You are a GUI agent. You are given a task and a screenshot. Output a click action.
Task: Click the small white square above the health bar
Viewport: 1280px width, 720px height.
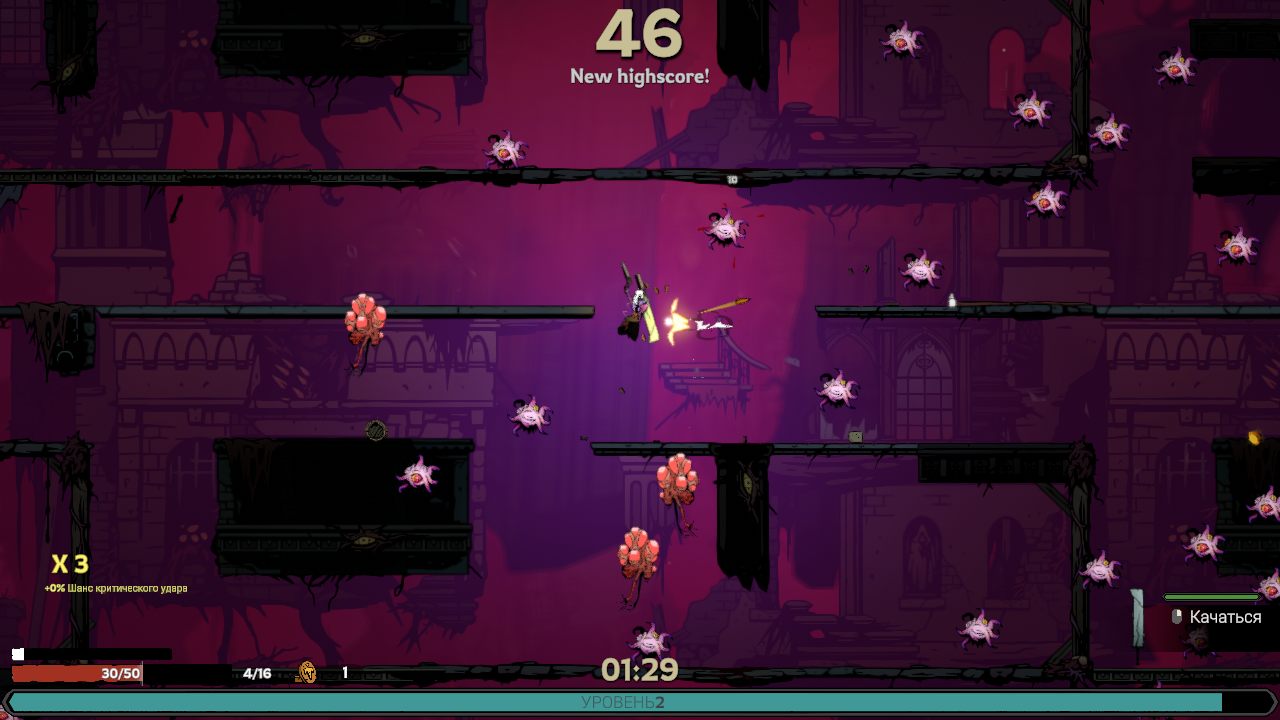[x=18, y=654]
